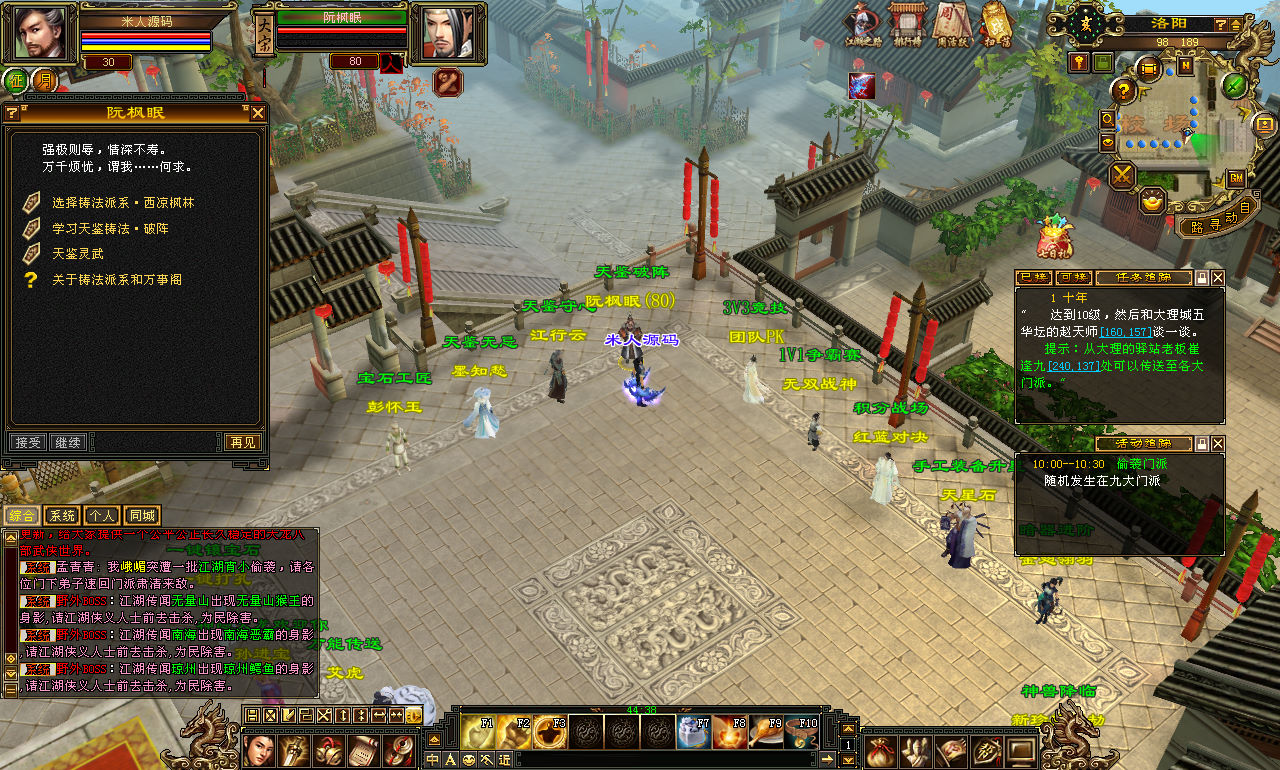The image size is (1280, 770).
Task: Click the gold ingot shop icon by minimap
Action: [1153, 200]
